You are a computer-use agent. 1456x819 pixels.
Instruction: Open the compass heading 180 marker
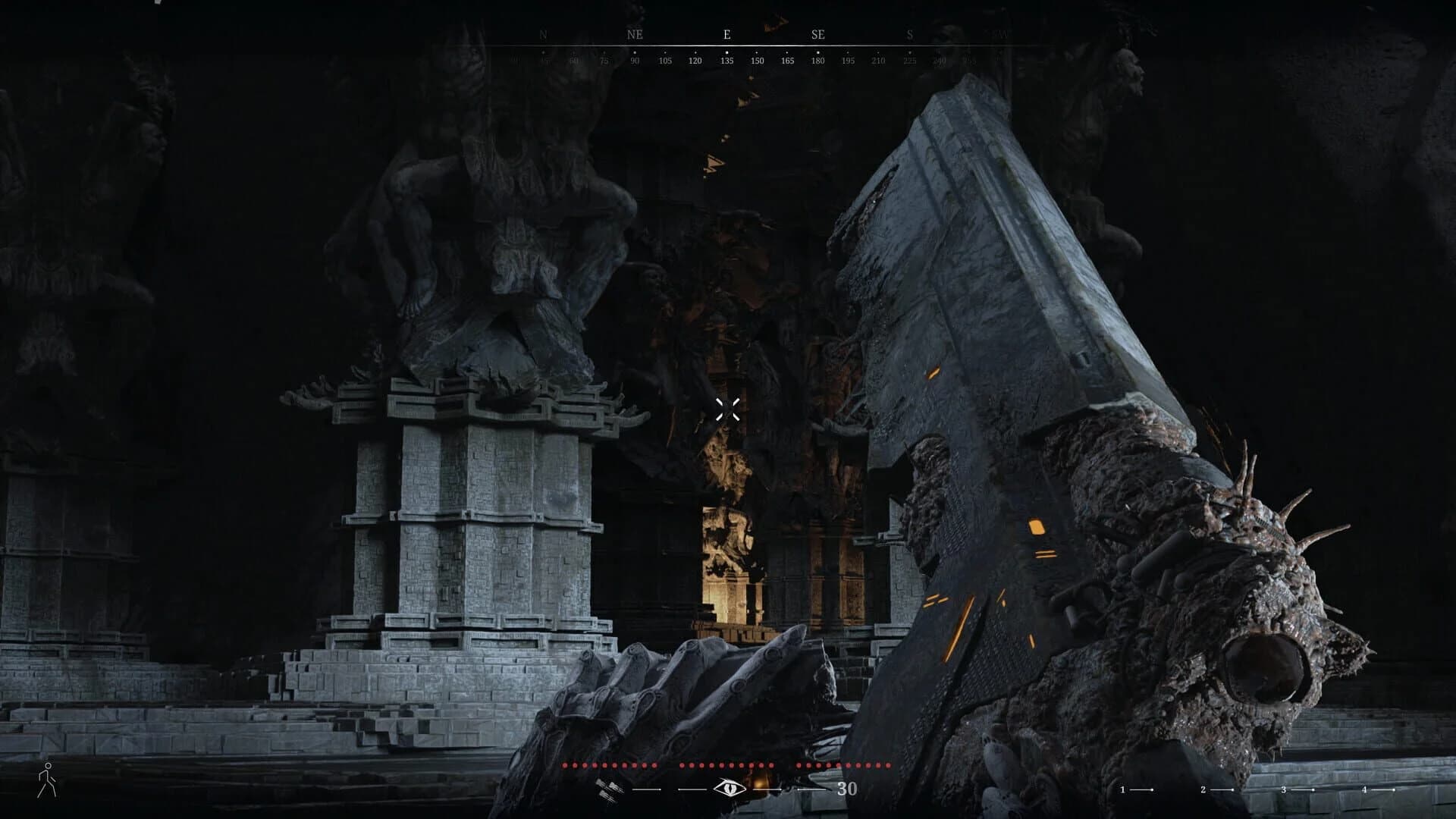818,61
